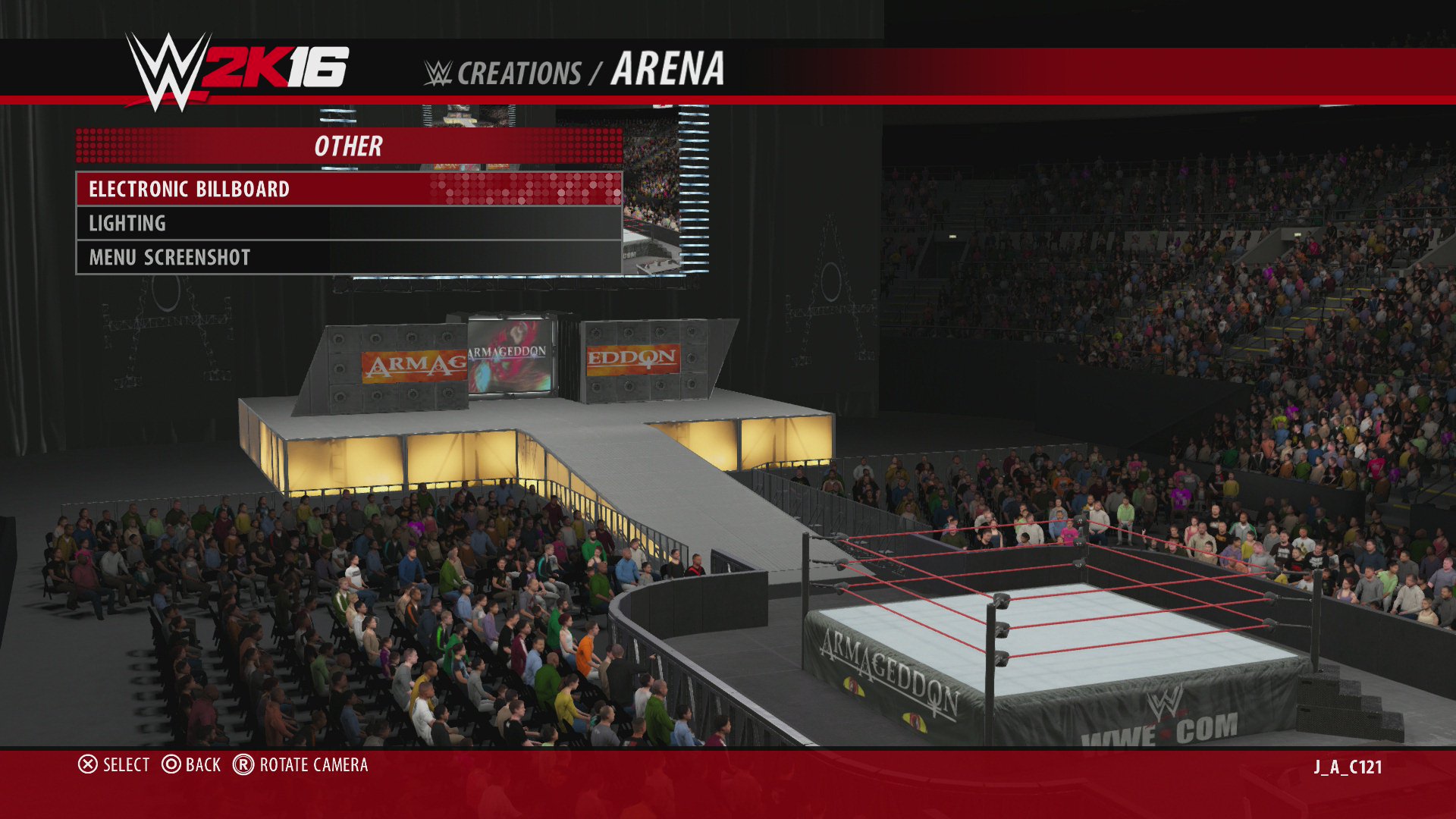This screenshot has width=1456, height=819.
Task: Click the ROTATE CAMERA label
Action: [313, 766]
